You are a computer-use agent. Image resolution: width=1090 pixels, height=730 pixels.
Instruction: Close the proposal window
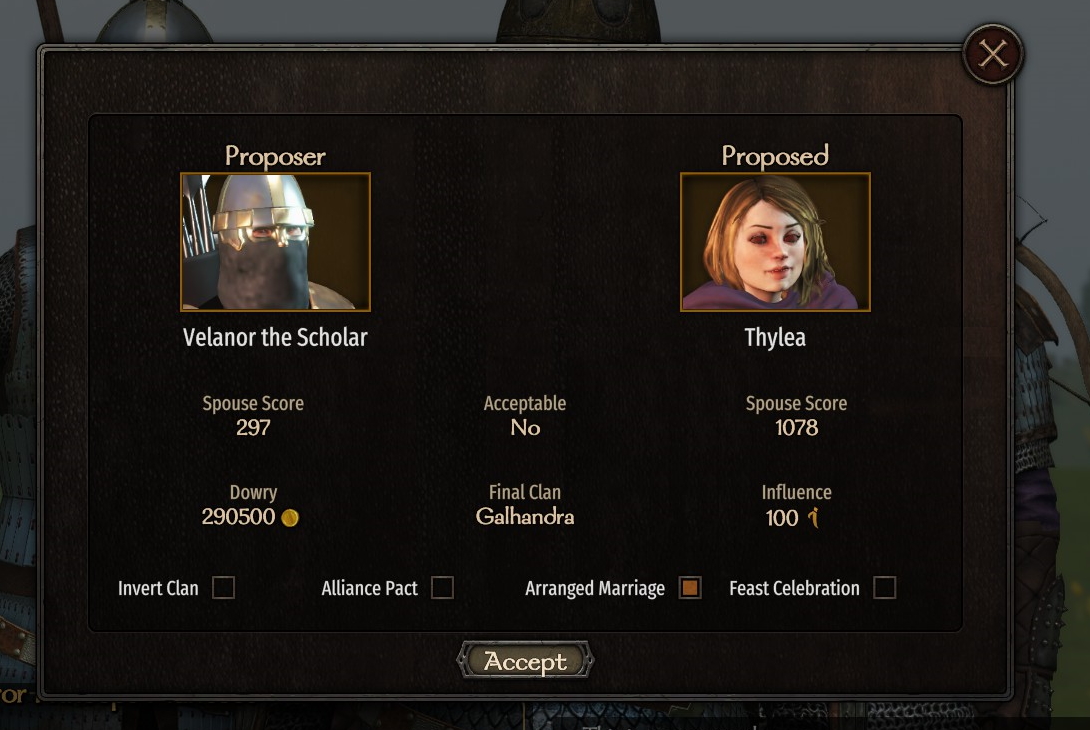[x=992, y=54]
